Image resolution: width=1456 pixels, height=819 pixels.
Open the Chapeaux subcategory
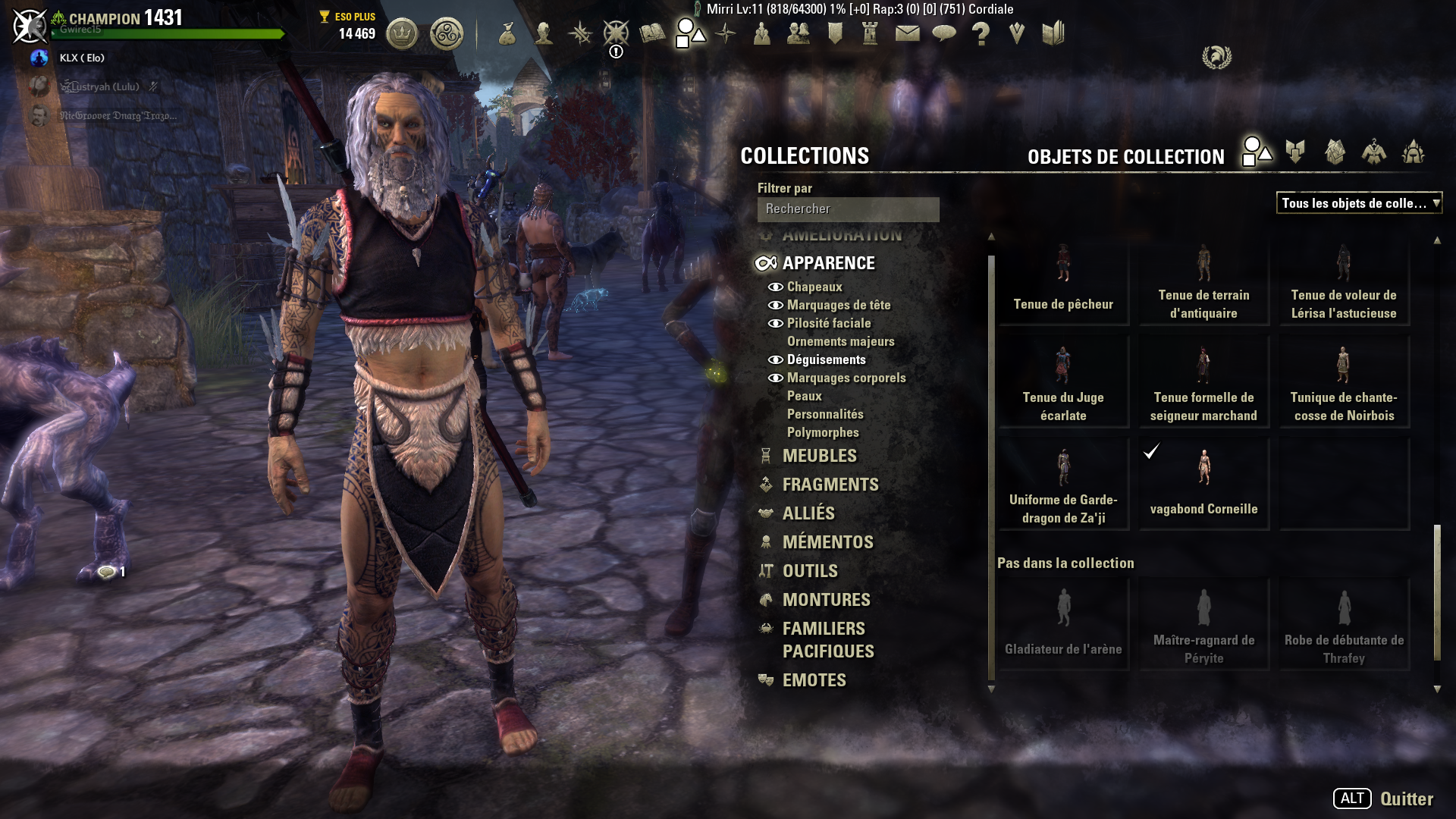(814, 287)
